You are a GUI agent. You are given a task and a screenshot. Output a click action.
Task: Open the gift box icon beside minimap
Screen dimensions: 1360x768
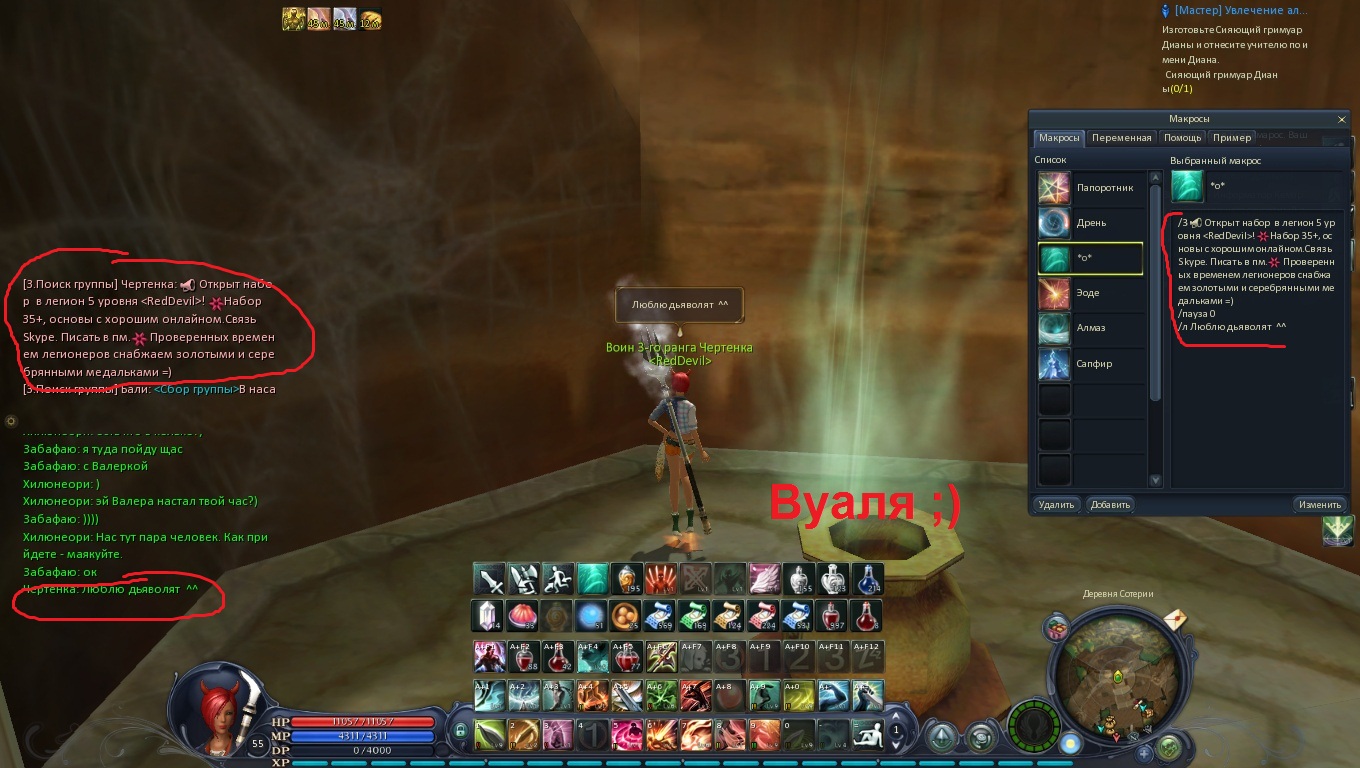click(1056, 628)
